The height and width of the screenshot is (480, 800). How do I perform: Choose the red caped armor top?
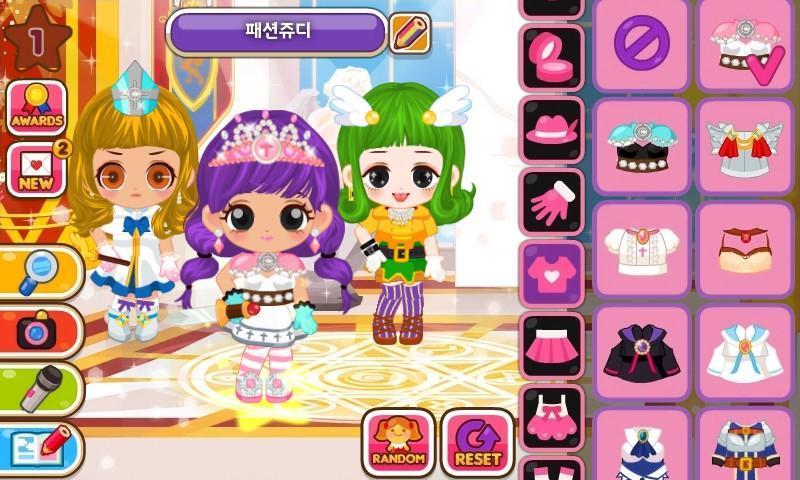(x=744, y=146)
